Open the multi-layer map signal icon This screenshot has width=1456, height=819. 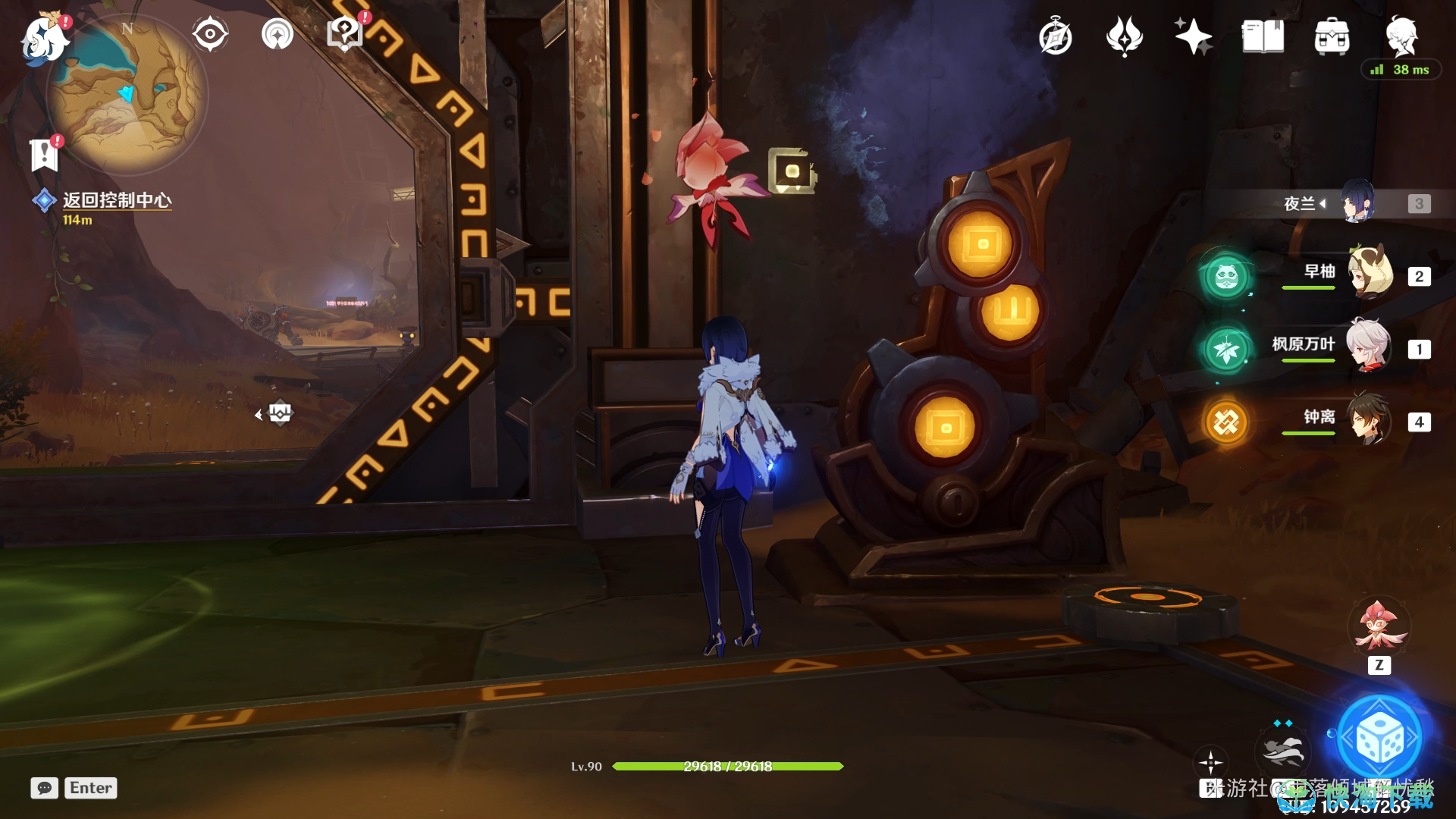[x=277, y=34]
